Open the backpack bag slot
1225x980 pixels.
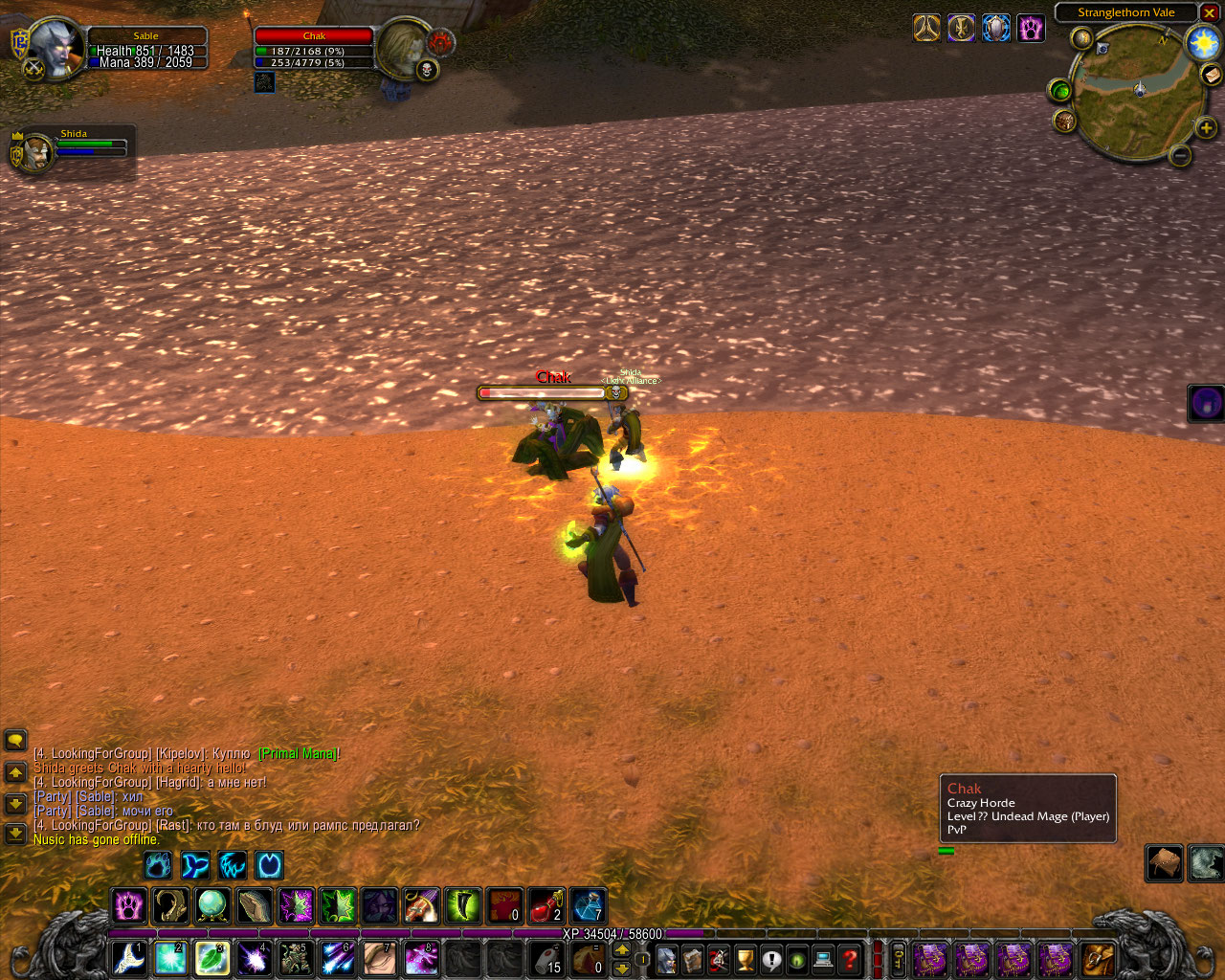1099,958
